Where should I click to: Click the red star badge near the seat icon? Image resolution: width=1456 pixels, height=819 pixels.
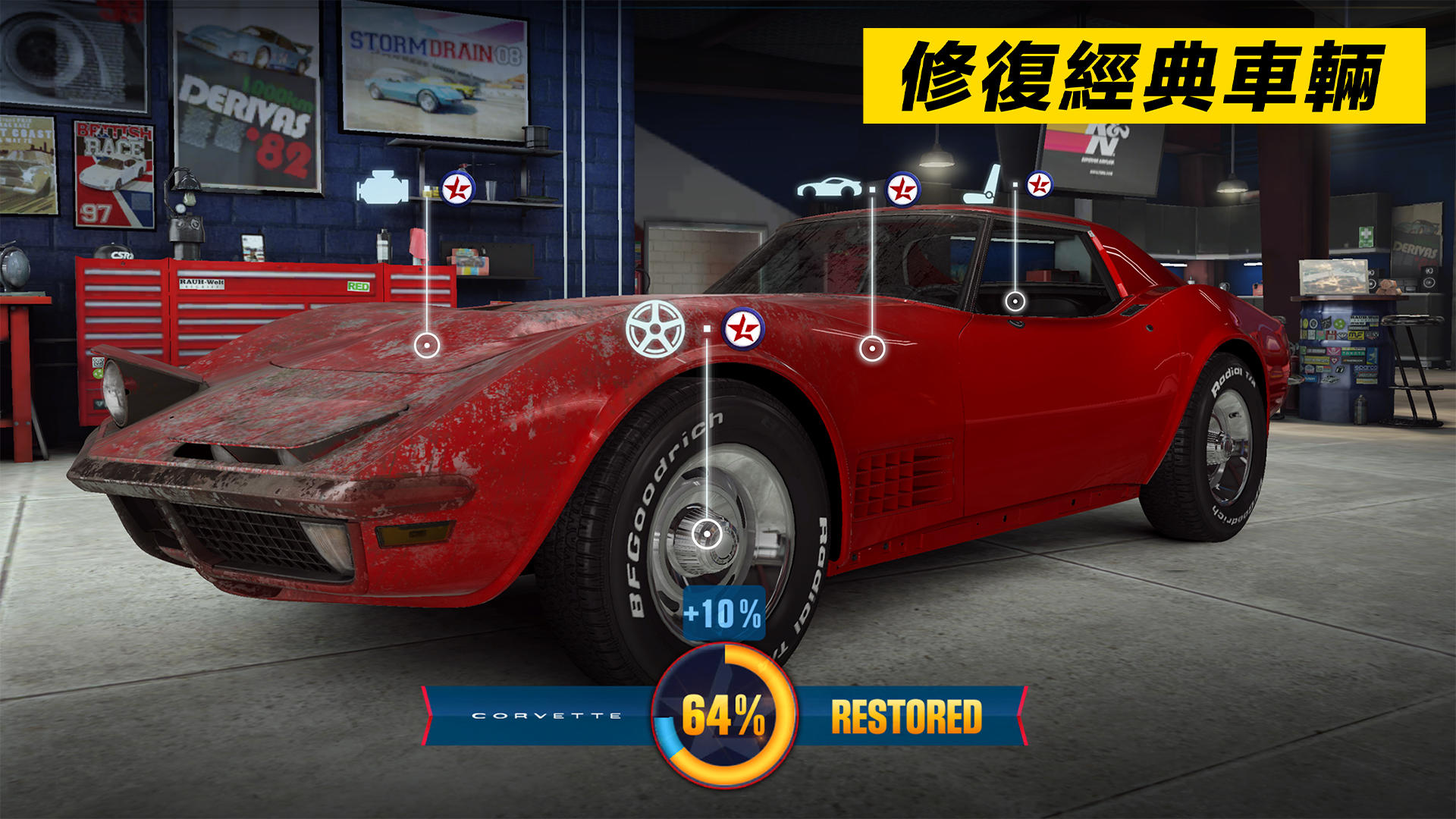(1039, 183)
